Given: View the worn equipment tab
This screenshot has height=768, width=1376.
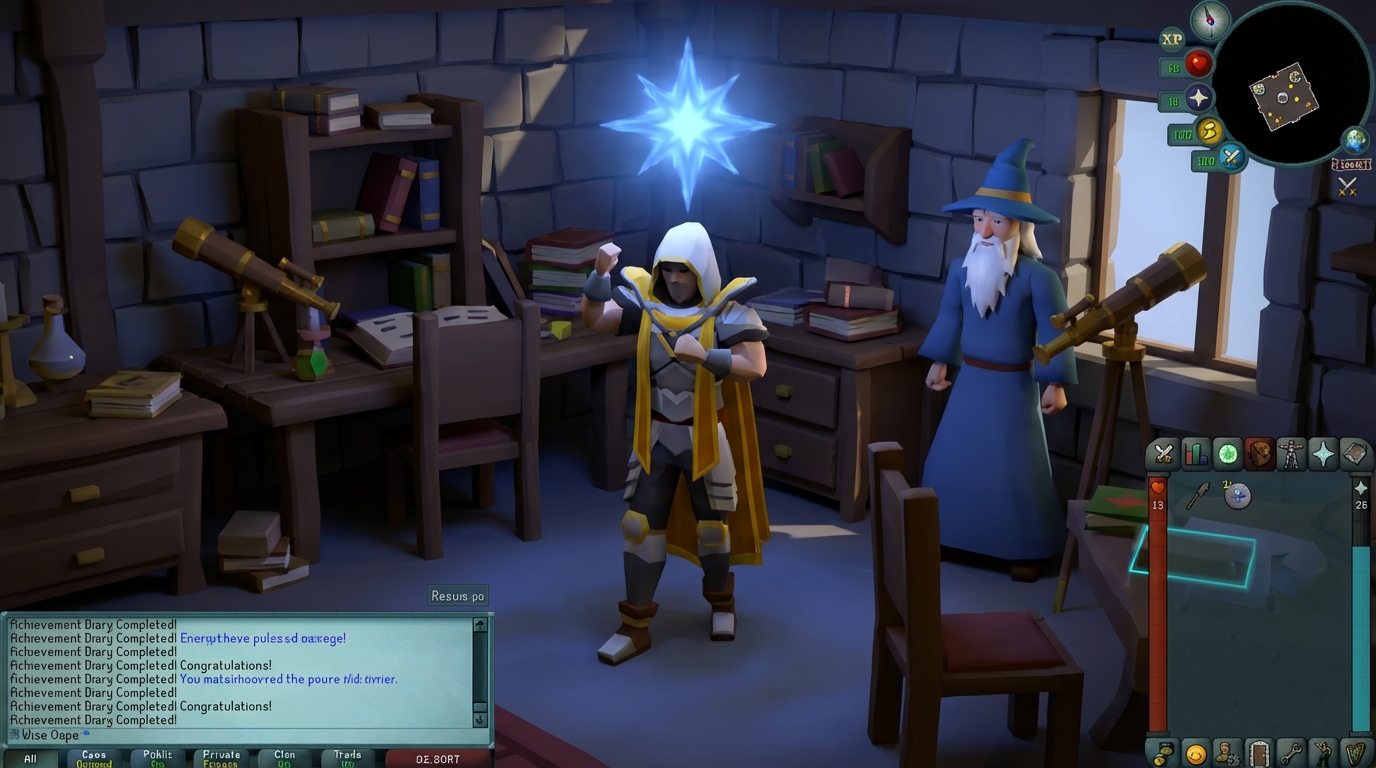Looking at the screenshot, I should (x=1292, y=455).
